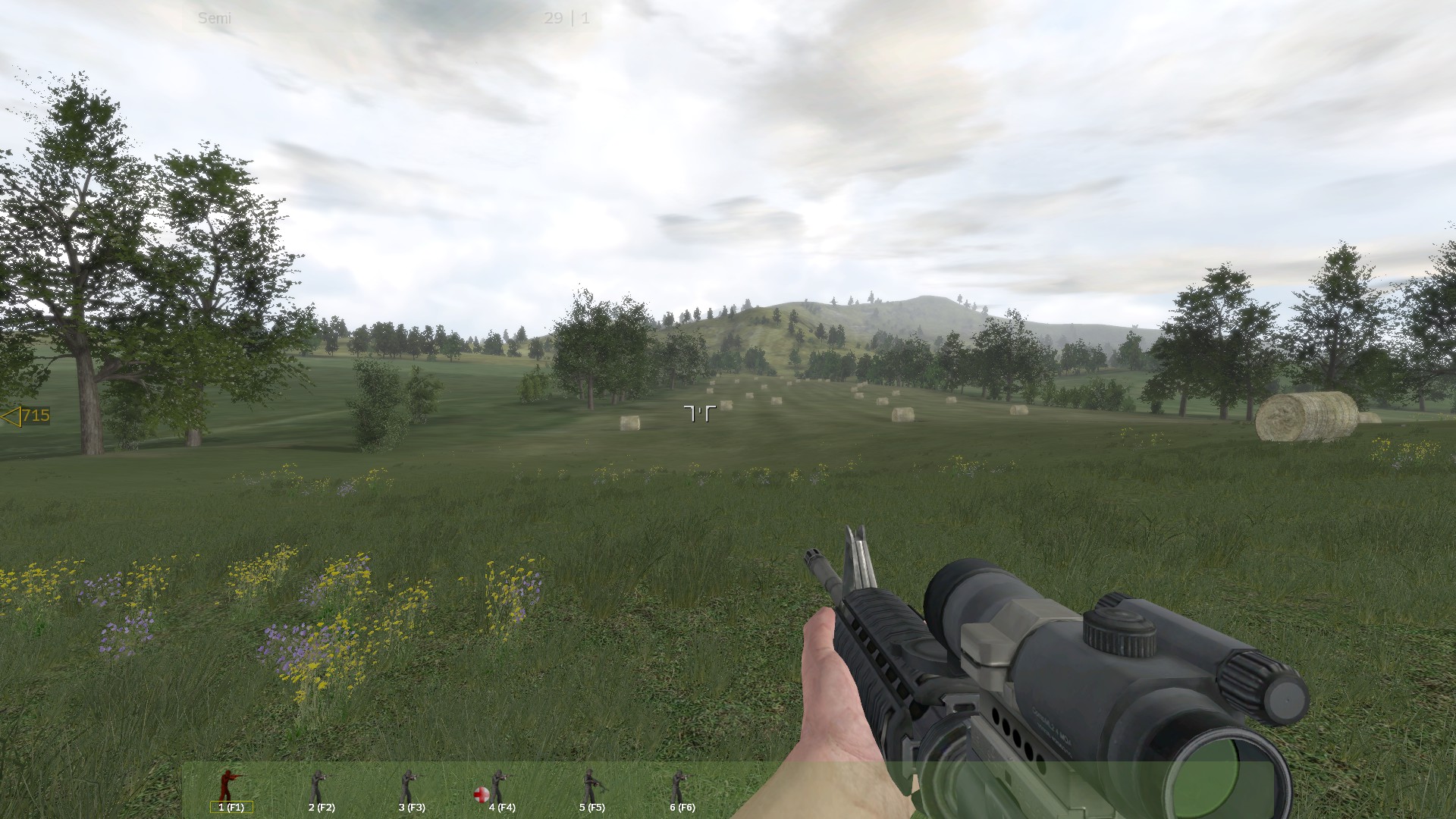Click the yellow waypoint arrow beside 715
The height and width of the screenshot is (819, 1456).
pos(11,416)
